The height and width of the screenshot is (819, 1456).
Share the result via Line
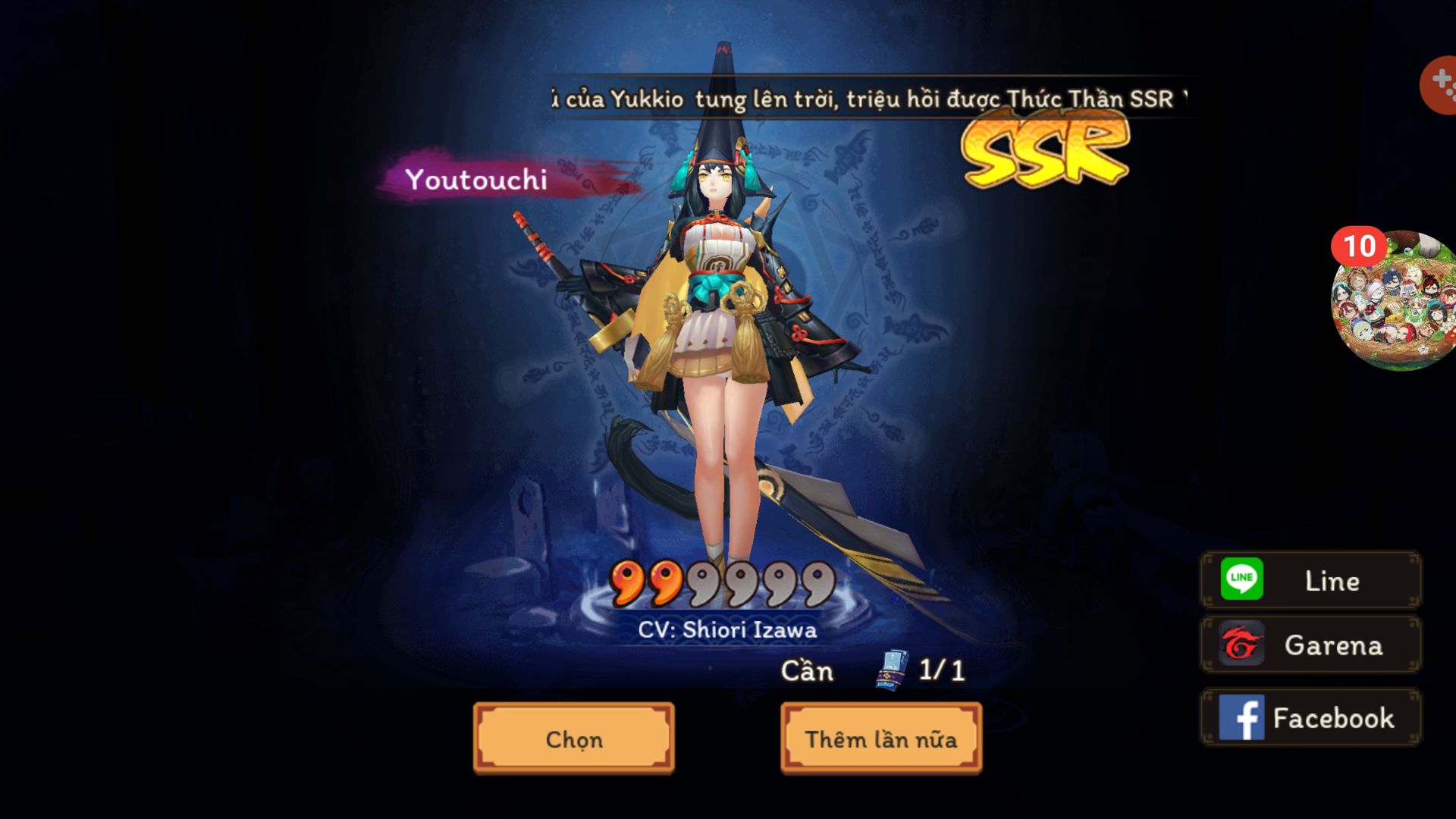[1310, 580]
